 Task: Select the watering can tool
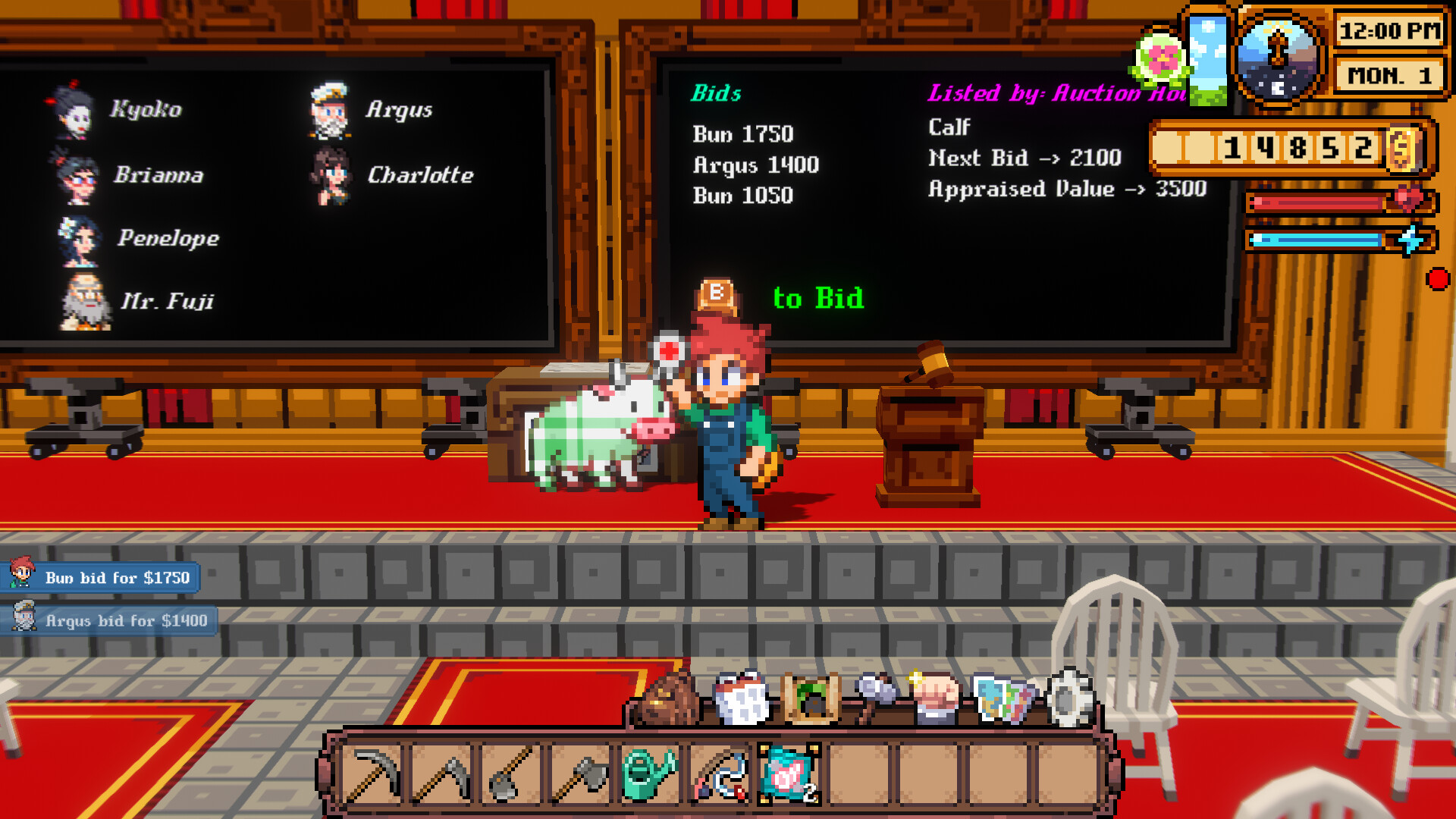651,772
